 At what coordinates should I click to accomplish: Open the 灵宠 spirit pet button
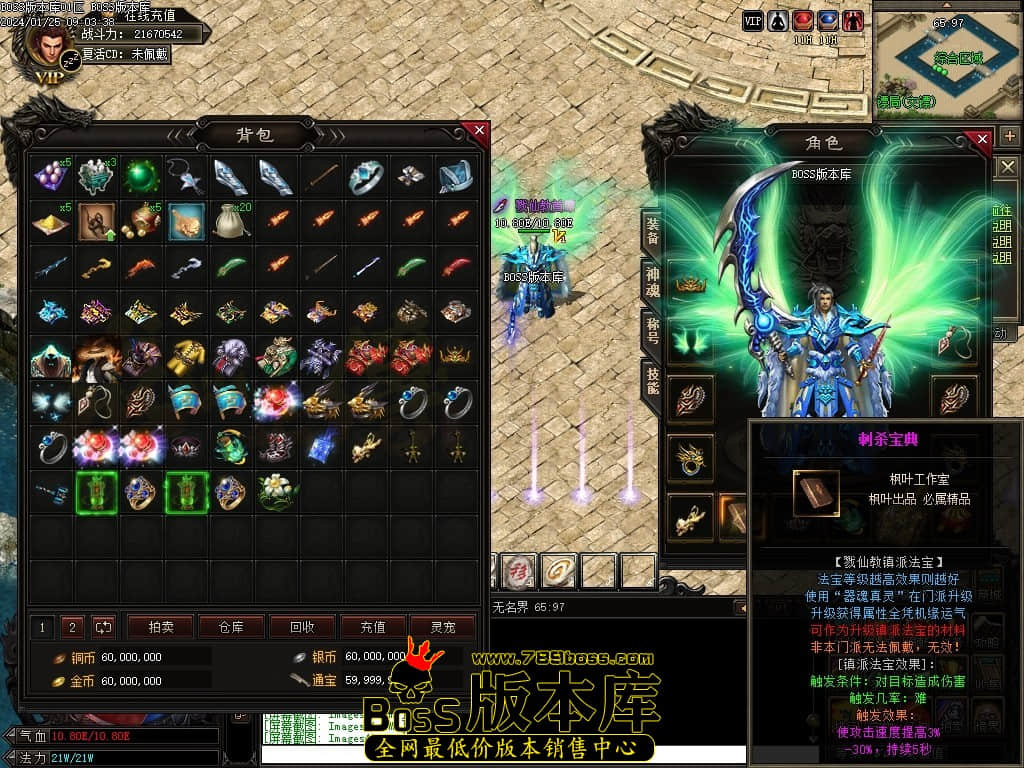click(x=442, y=627)
